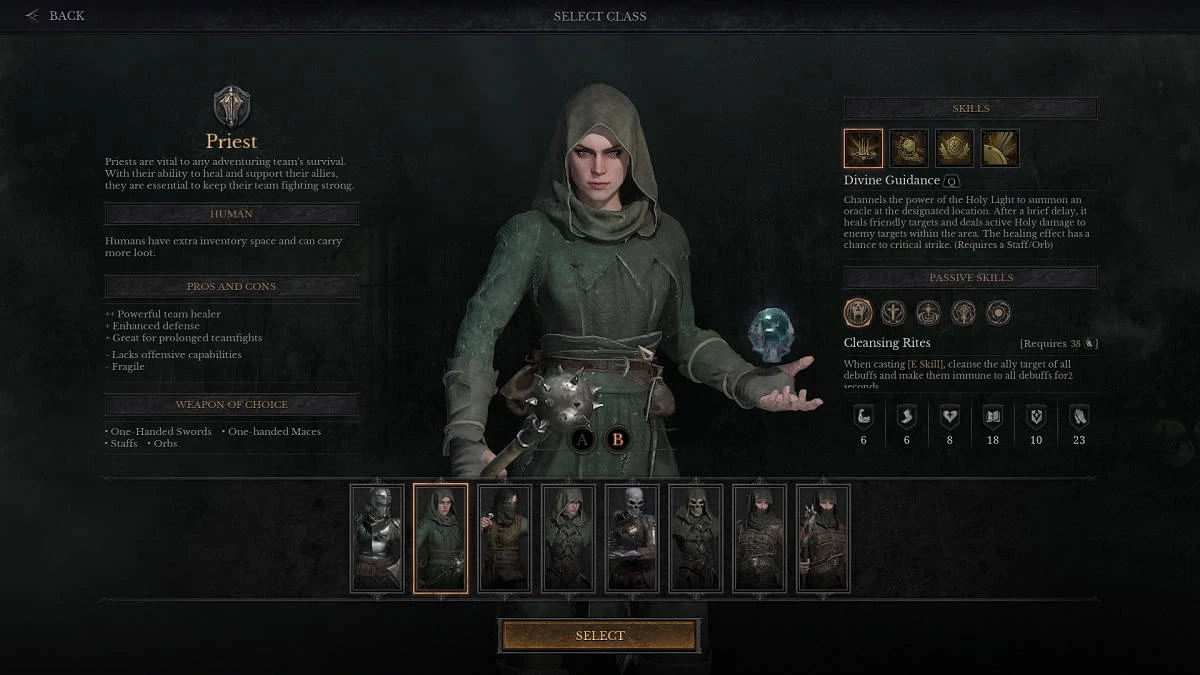
Task: View the cross-symbol passive skill
Action: [x=893, y=313]
